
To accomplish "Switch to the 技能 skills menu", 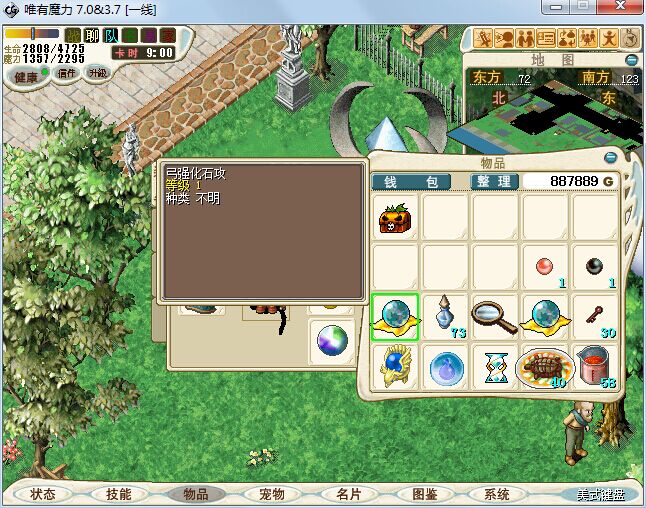I will pyautogui.click(x=119, y=494).
